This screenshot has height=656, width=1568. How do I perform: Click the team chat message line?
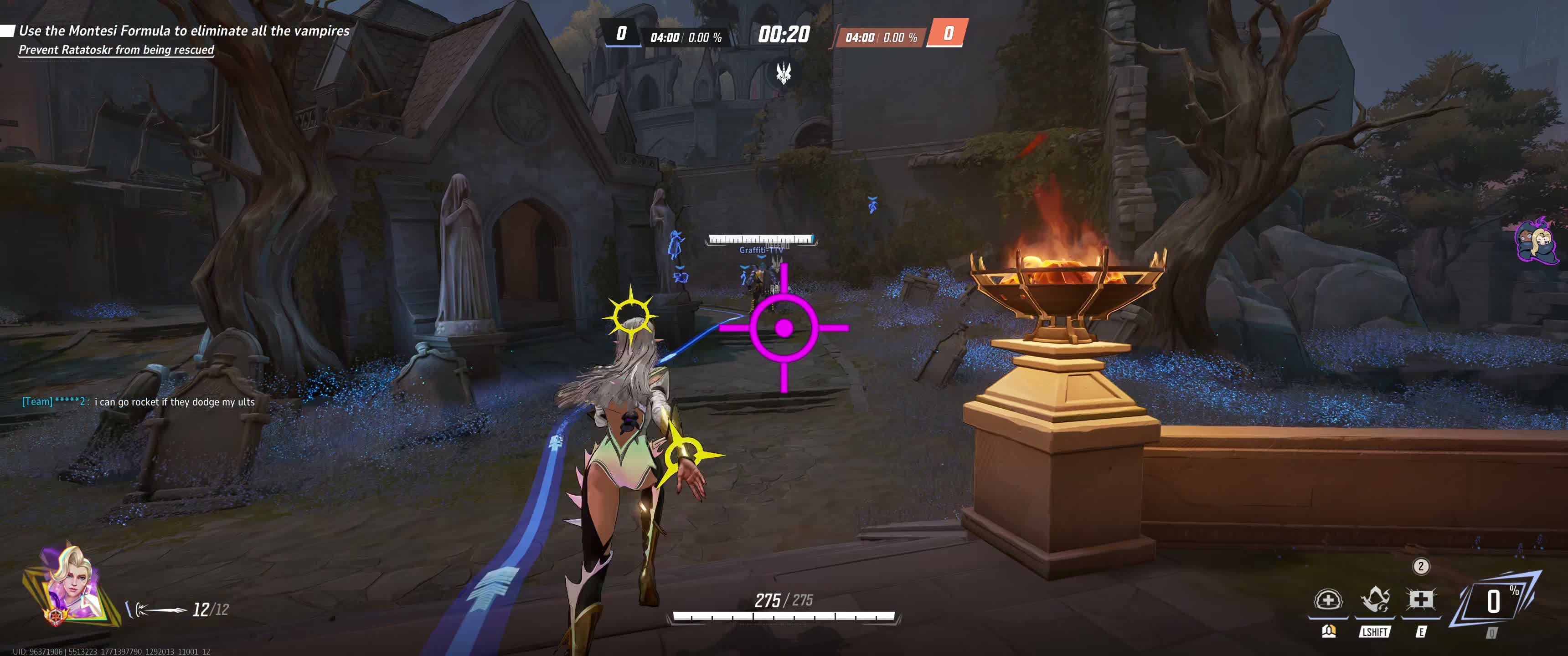click(x=139, y=402)
